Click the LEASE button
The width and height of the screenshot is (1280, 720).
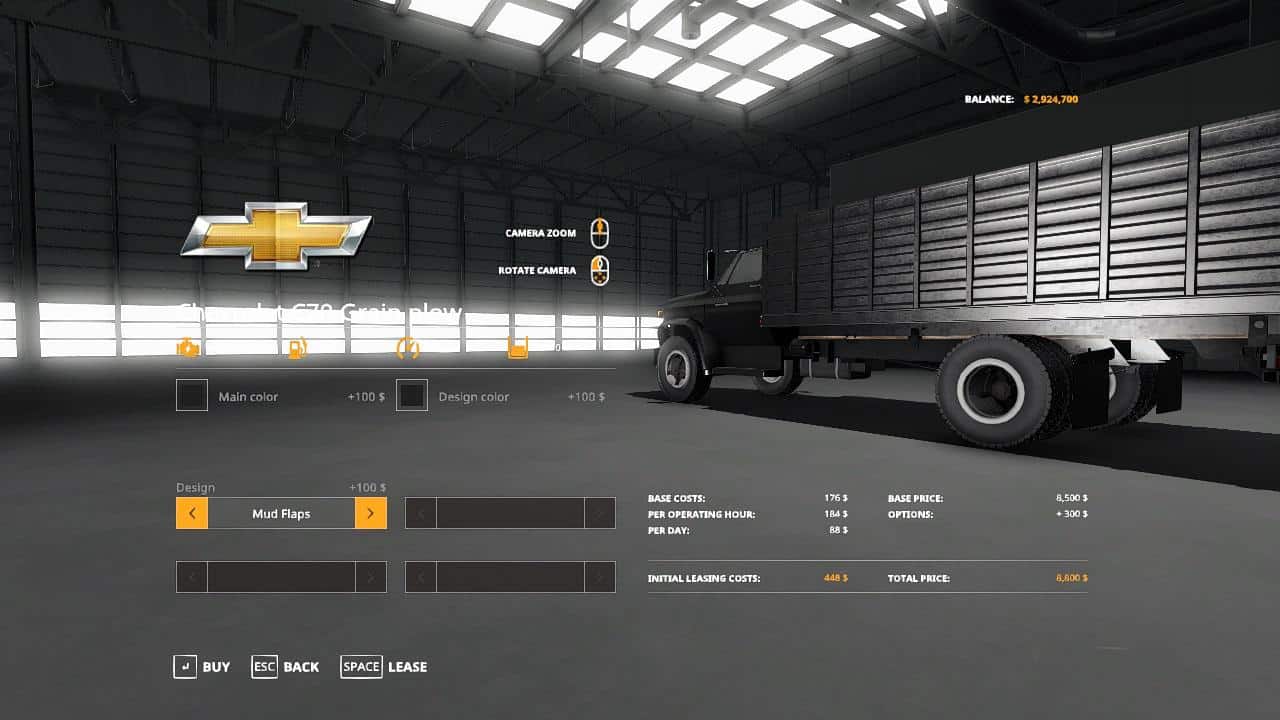406,666
